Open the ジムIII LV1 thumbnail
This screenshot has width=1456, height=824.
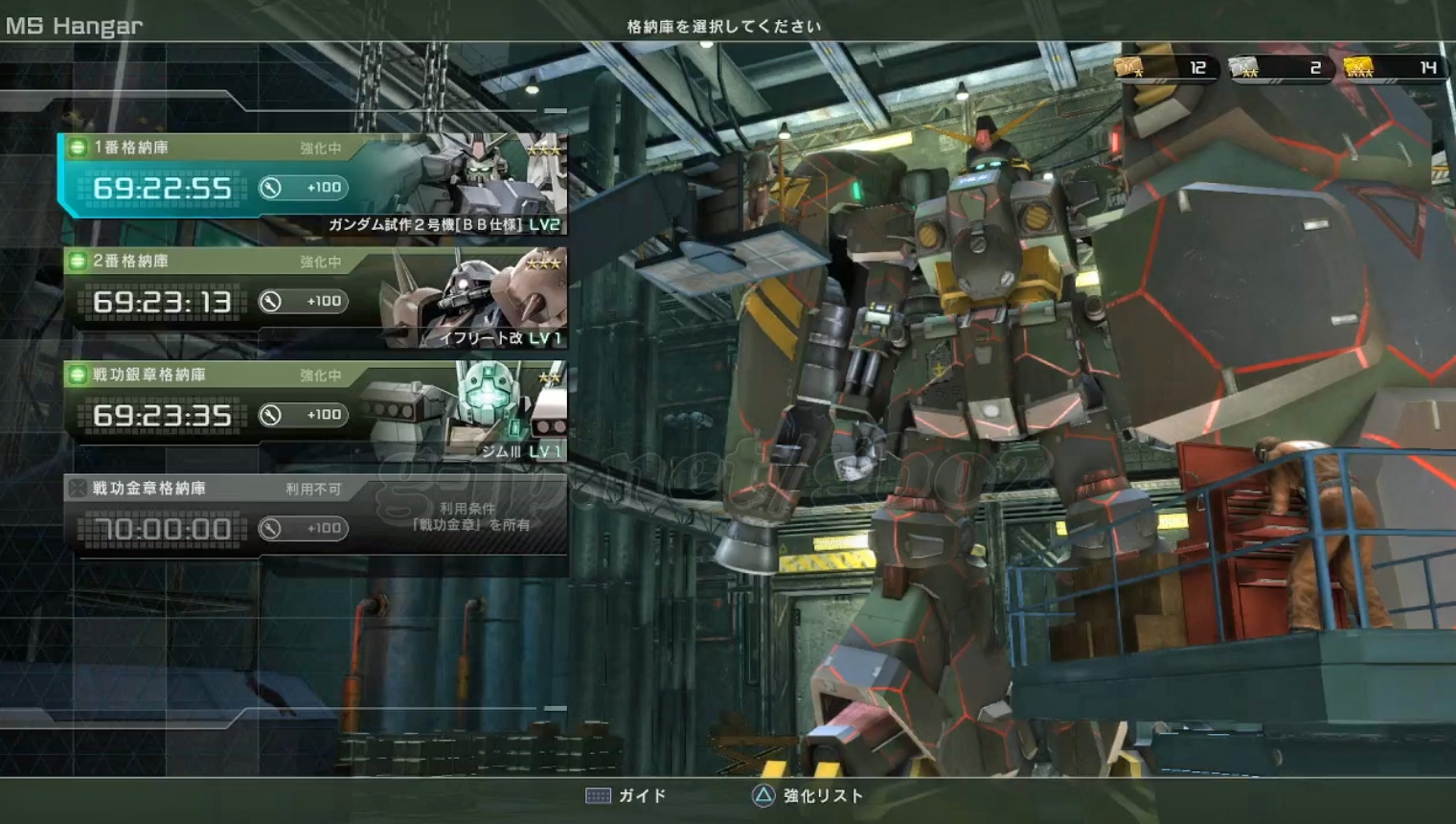tap(479, 410)
